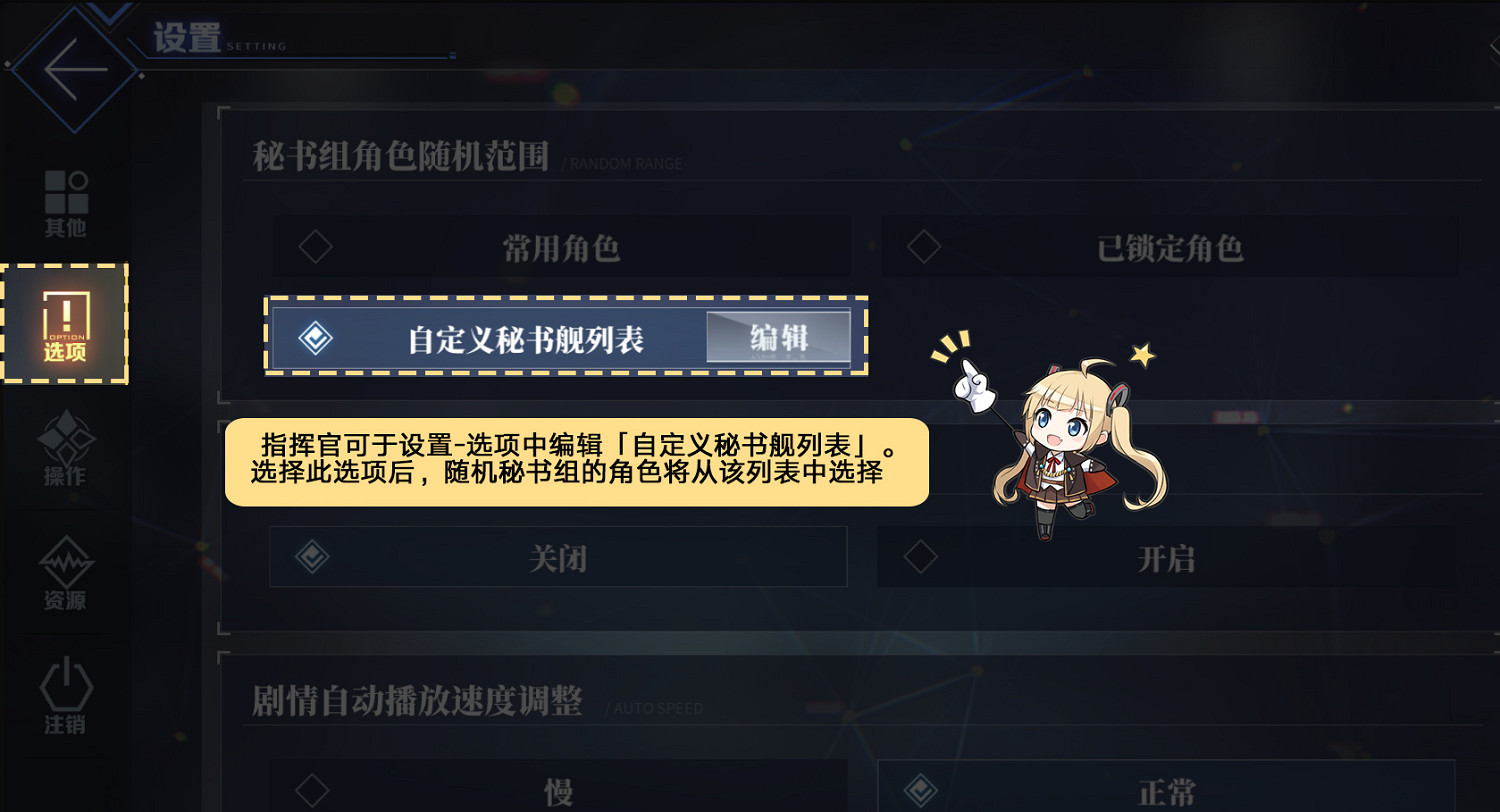The height and width of the screenshot is (812, 1500).
Task: Select the 已锁定角色 option
Action: pyautogui.click(x=1170, y=247)
